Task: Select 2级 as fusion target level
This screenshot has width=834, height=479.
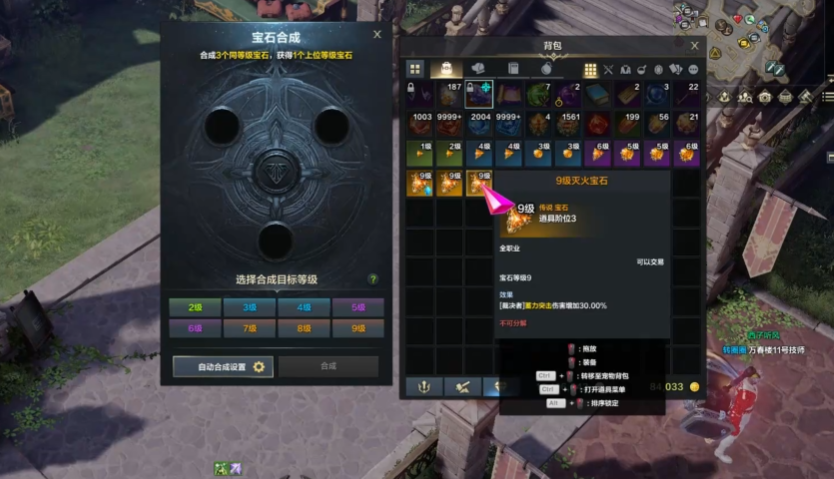Action: coord(195,307)
